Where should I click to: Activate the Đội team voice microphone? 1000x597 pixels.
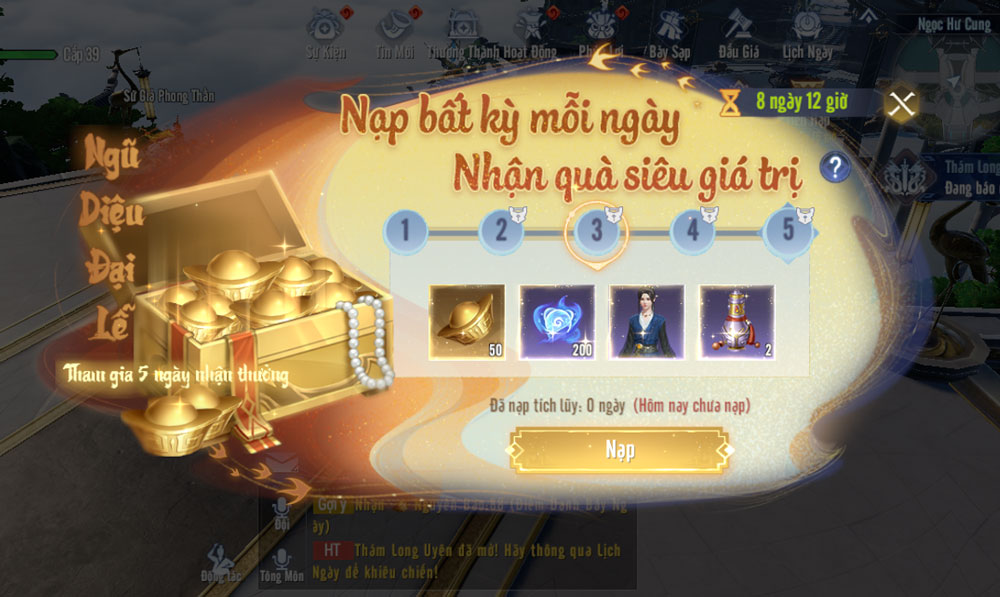click(x=282, y=512)
